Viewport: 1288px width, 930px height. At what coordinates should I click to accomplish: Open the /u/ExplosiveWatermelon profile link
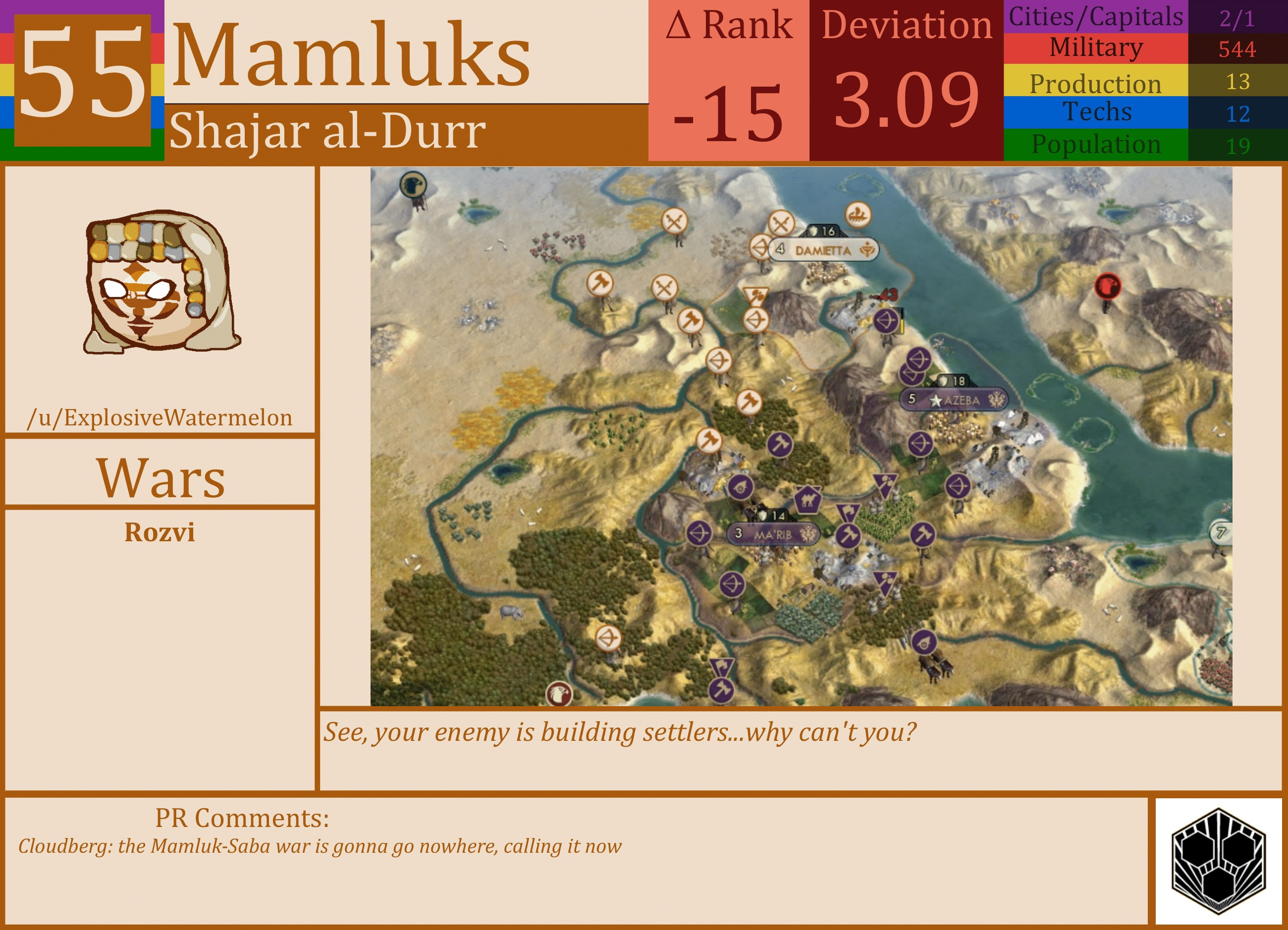[x=161, y=418]
